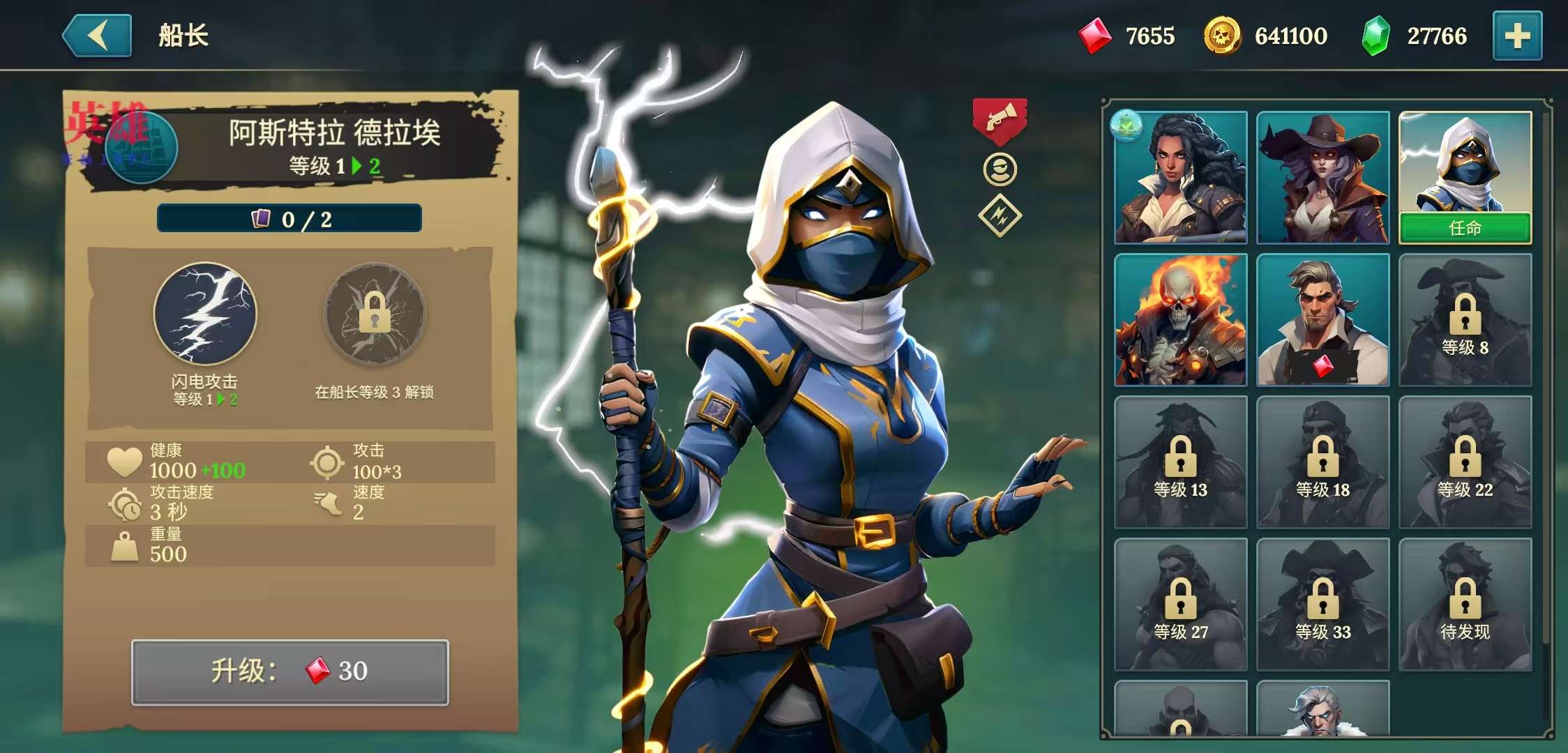
Task: Tap the locked skill unlocked at captain level 3
Action: pyautogui.click(x=375, y=314)
